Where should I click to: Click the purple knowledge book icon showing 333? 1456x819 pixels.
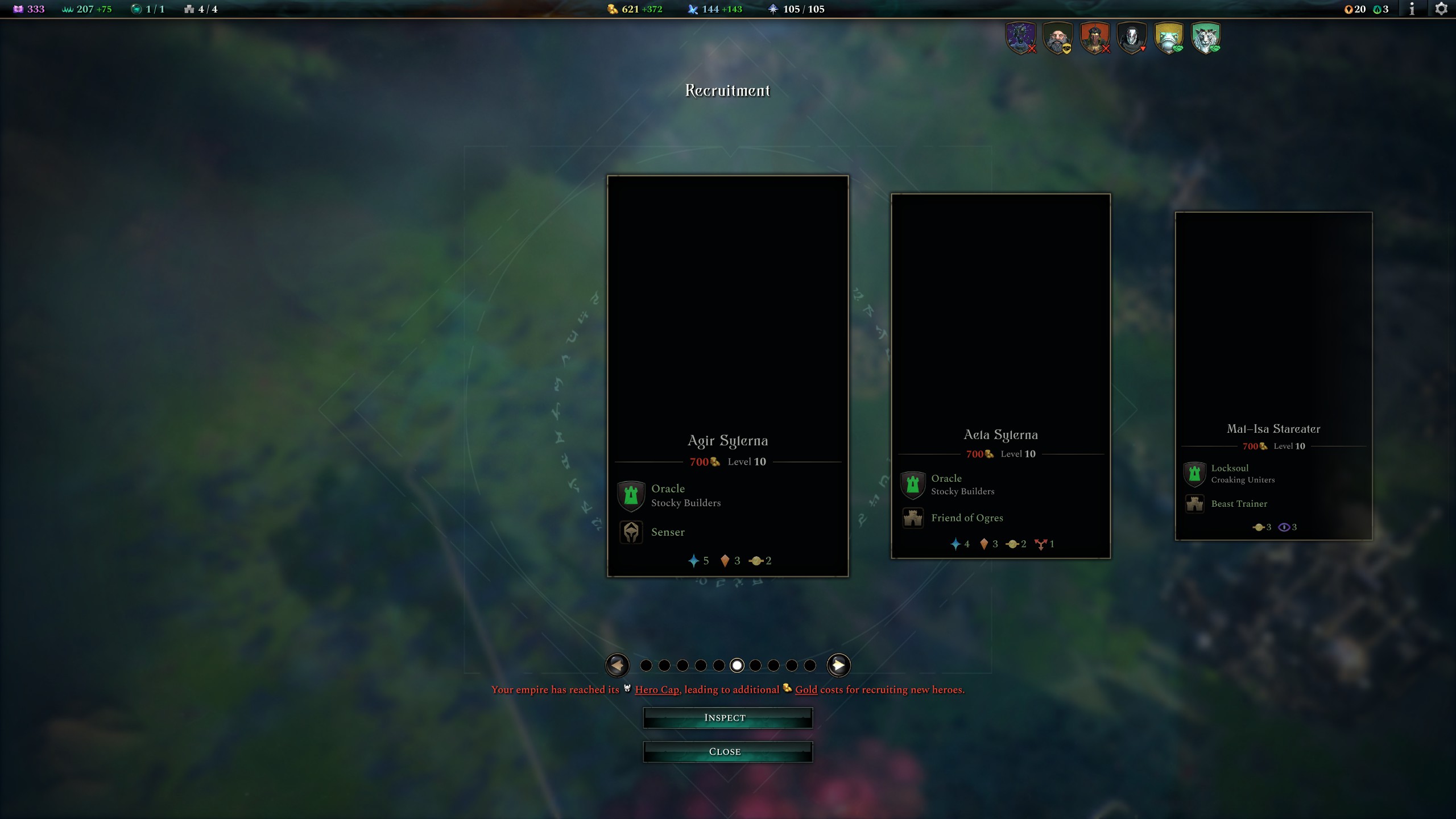18,9
